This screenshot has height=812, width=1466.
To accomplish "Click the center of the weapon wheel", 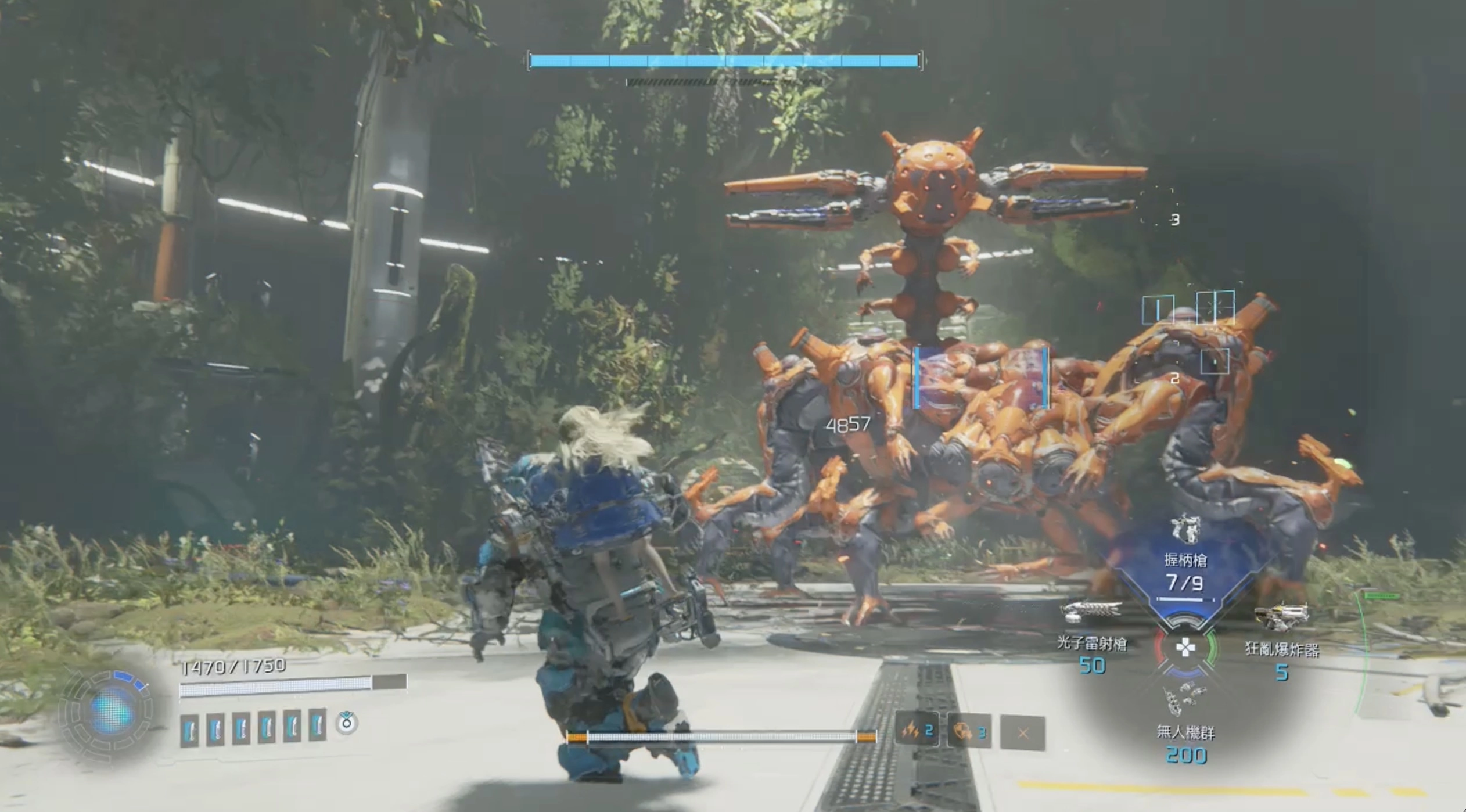I will click(x=1185, y=647).
